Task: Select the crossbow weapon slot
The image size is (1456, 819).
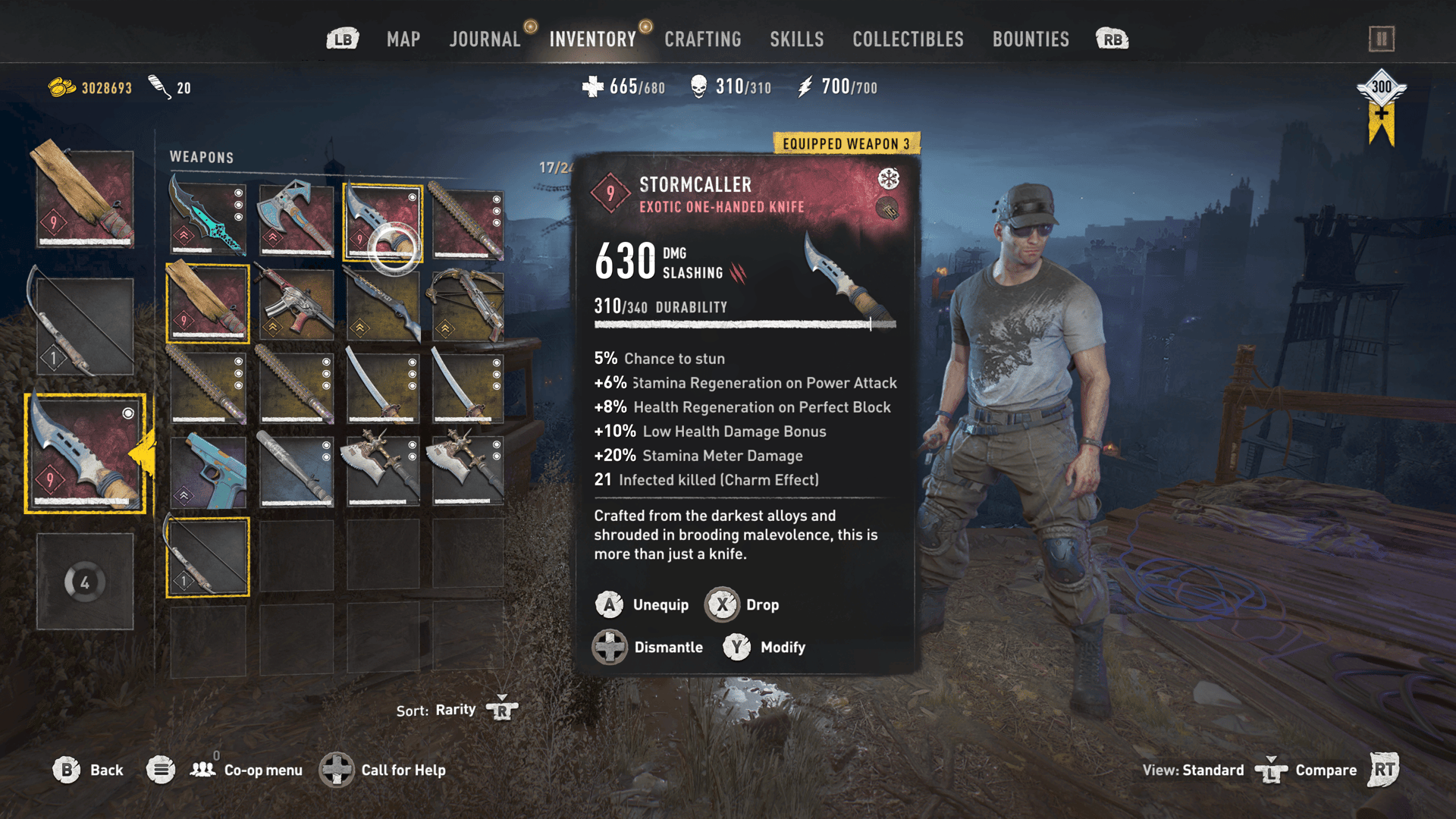Action: (x=467, y=303)
